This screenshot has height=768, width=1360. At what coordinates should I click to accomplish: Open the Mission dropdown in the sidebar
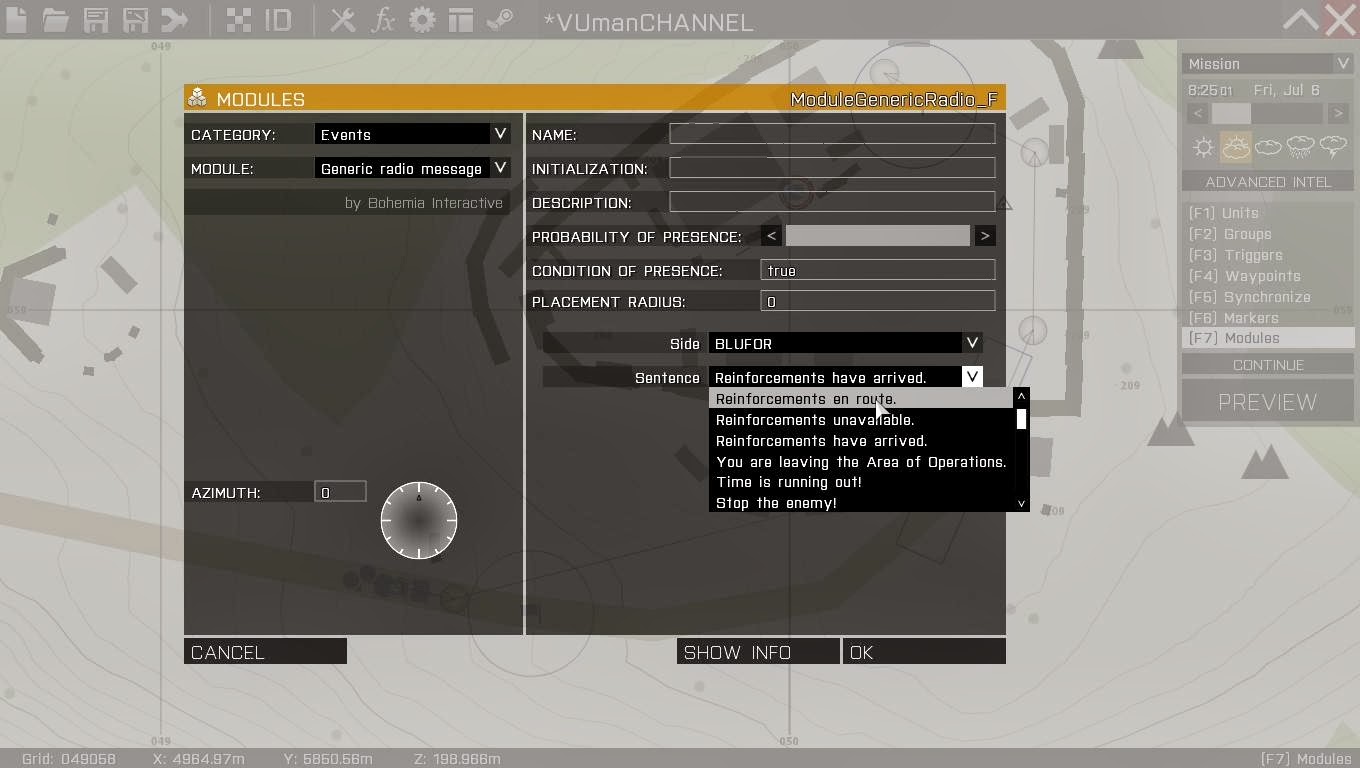click(1267, 63)
